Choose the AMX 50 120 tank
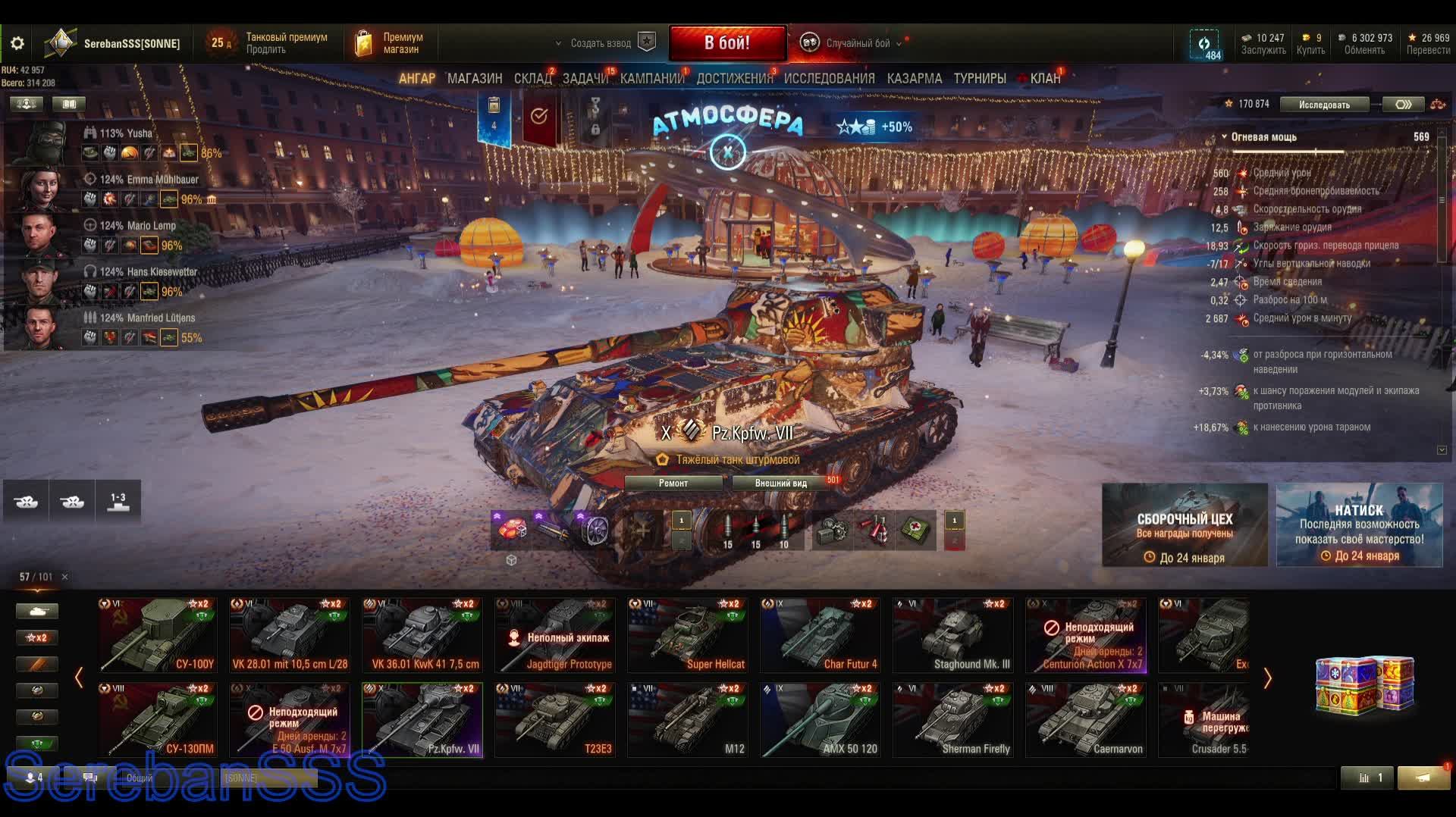The height and width of the screenshot is (817, 1456). [x=821, y=720]
